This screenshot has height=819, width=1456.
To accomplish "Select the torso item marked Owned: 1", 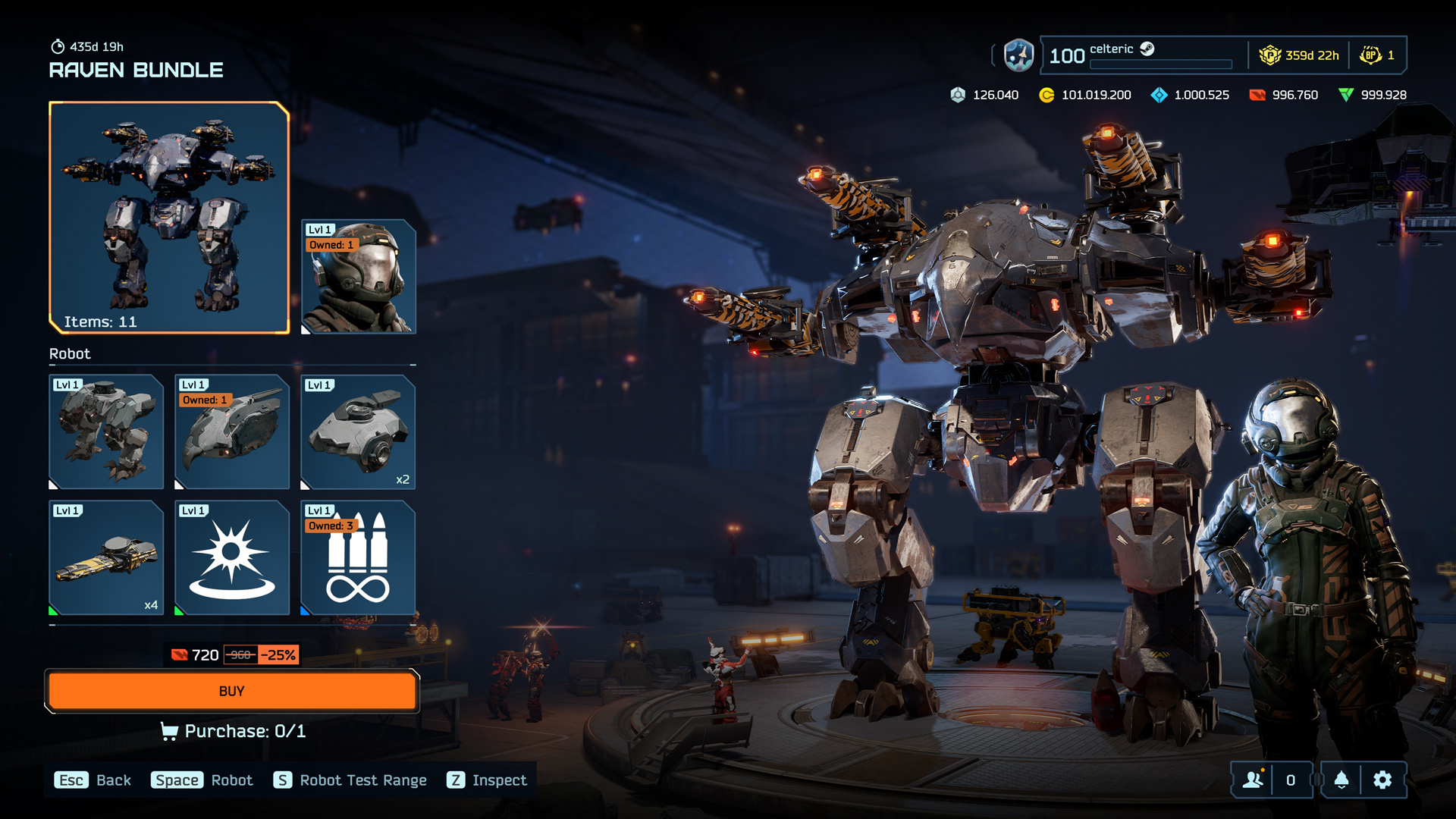I will (x=232, y=432).
